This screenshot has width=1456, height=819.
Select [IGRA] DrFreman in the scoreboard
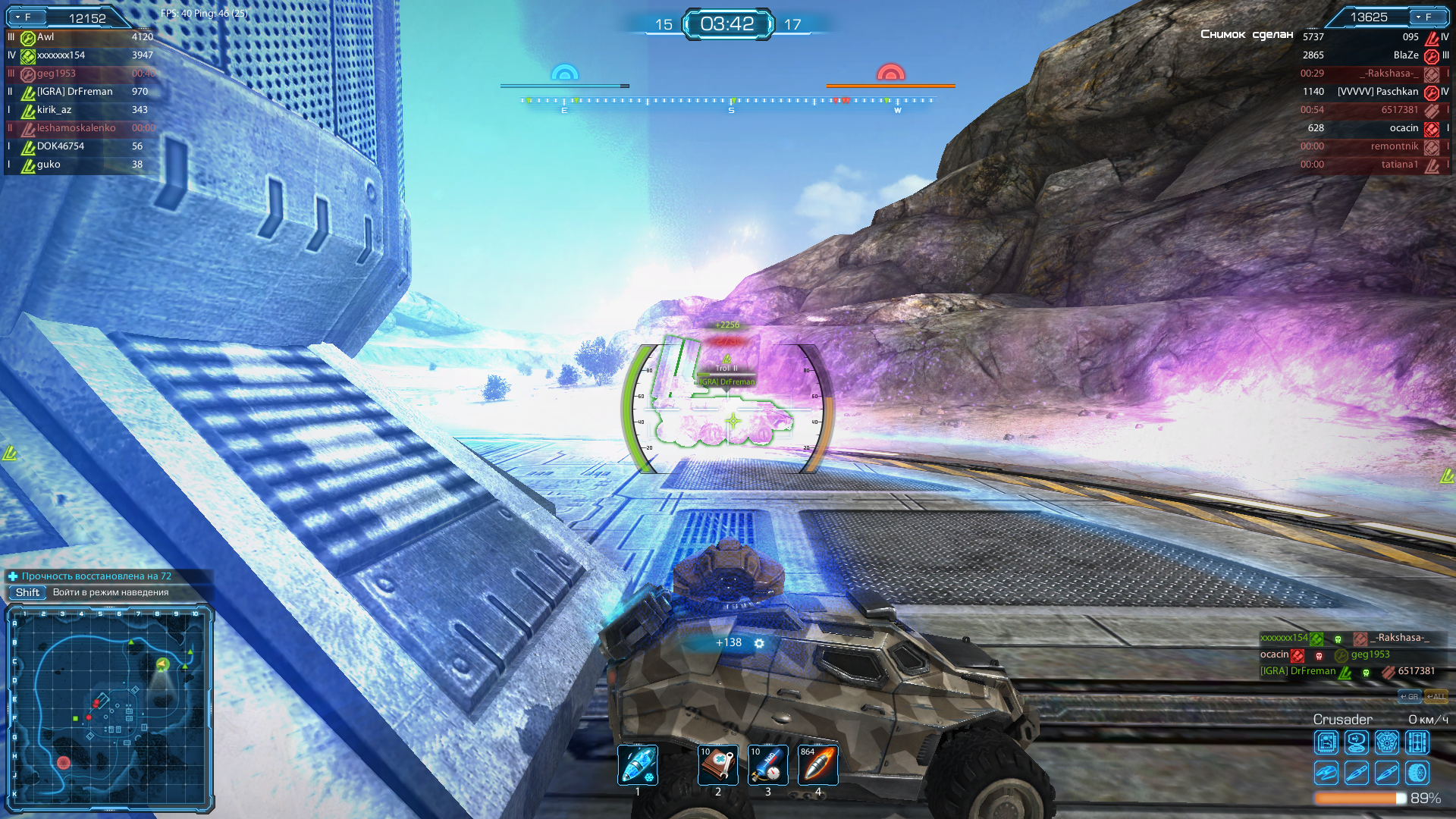click(x=74, y=92)
